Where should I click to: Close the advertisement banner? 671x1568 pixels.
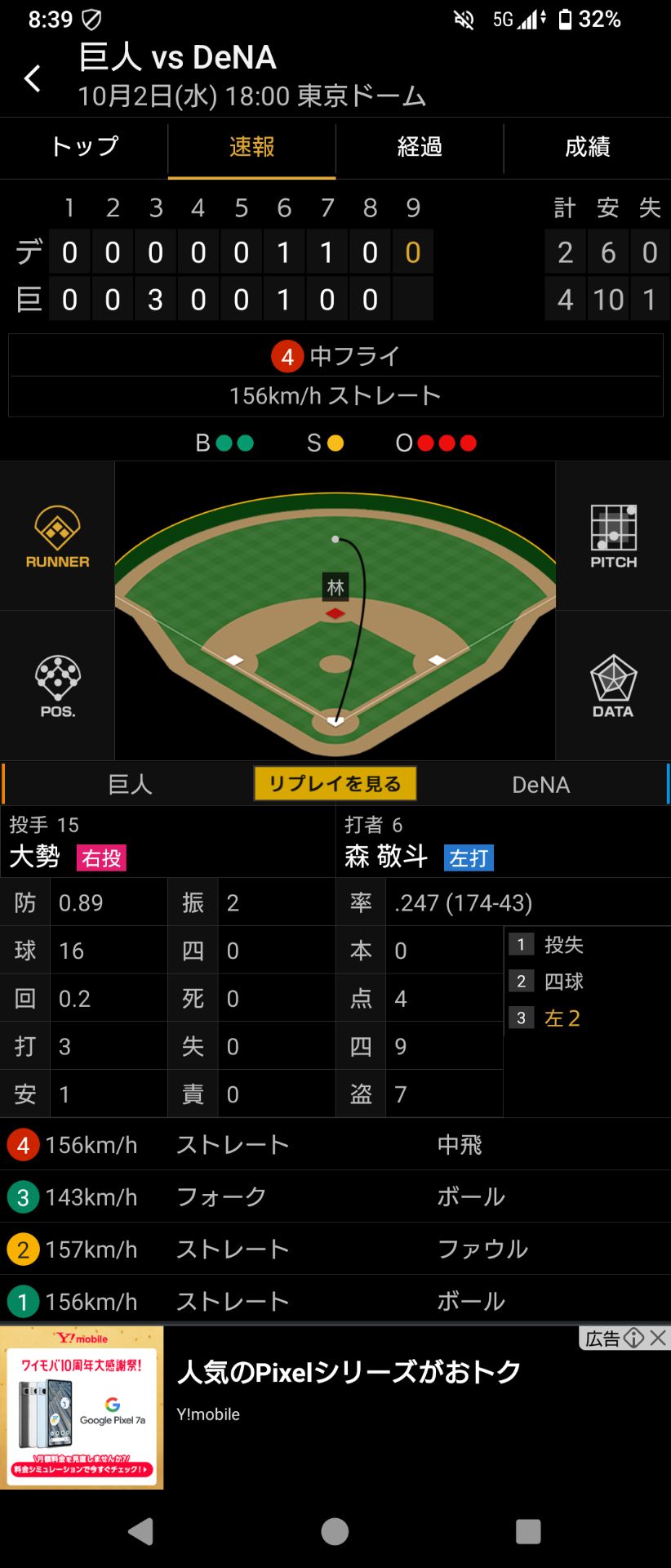(x=658, y=1338)
